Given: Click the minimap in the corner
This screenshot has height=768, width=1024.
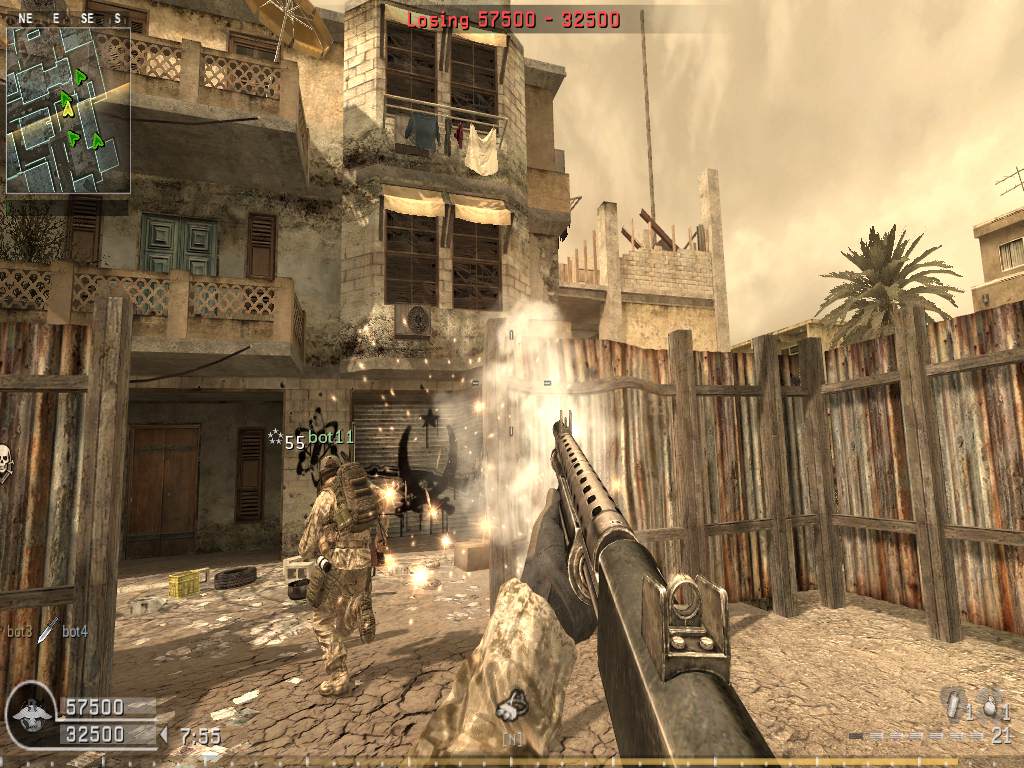Looking at the screenshot, I should pyautogui.click(x=68, y=110).
